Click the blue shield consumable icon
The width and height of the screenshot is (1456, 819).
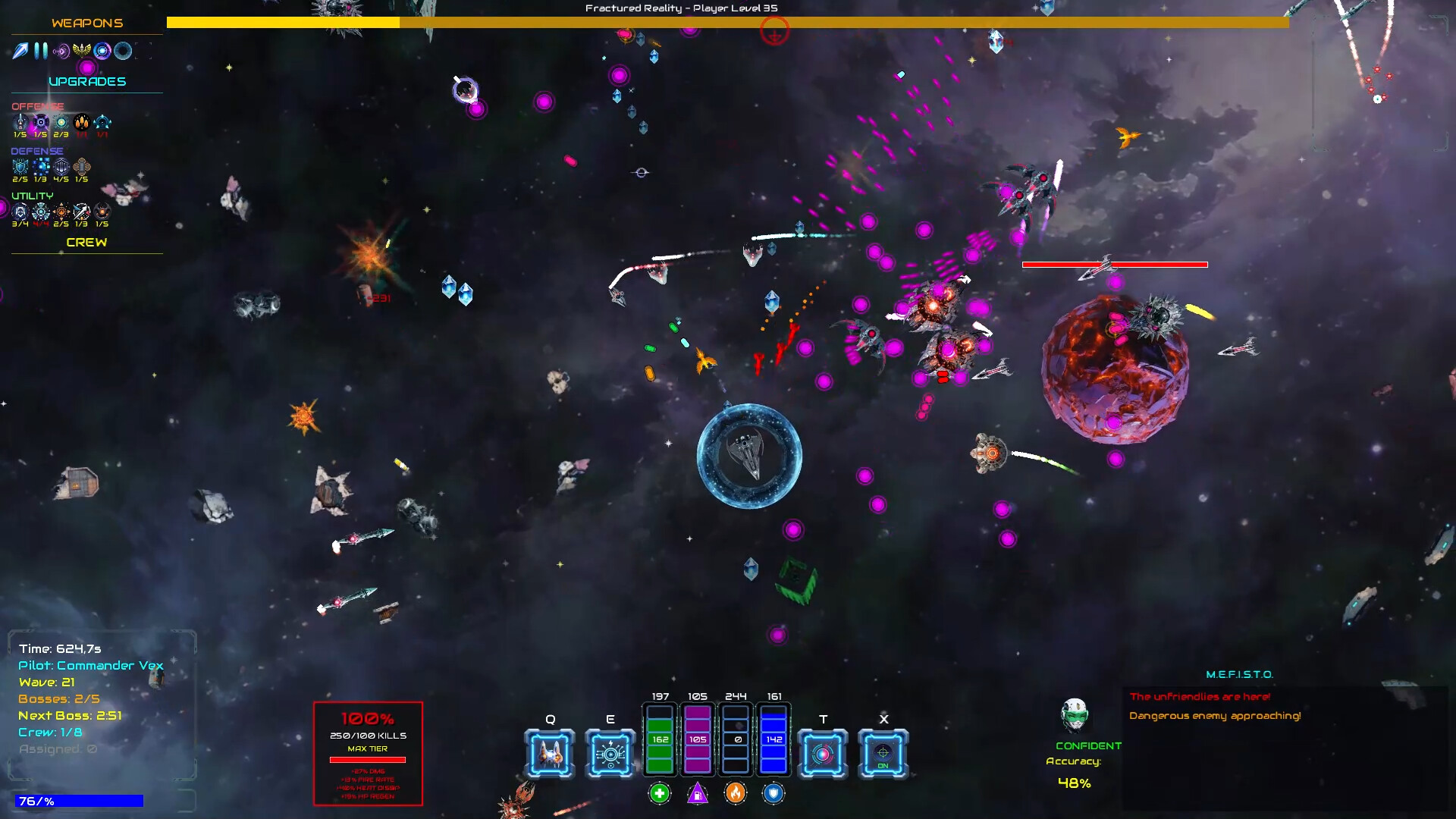point(774,792)
